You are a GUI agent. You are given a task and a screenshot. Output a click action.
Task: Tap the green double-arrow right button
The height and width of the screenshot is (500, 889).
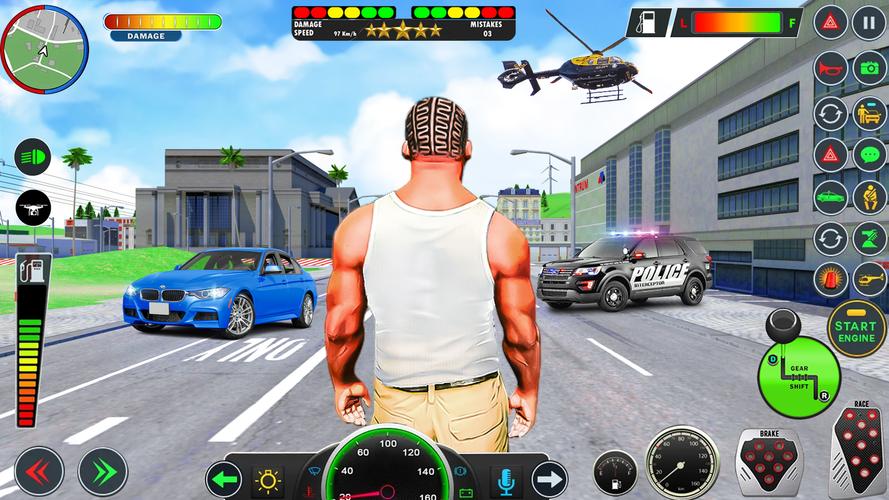pos(103,471)
